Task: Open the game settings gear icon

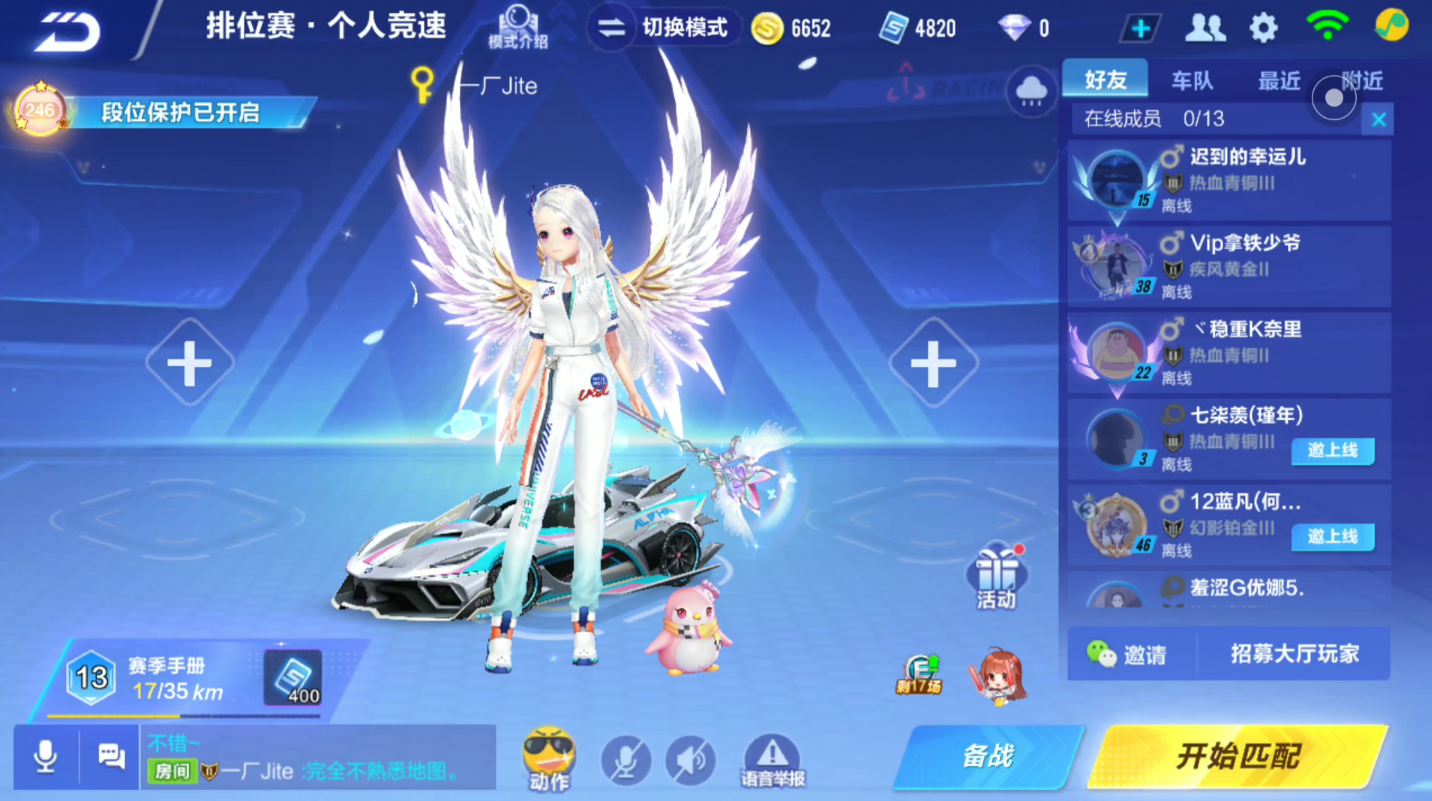Action: (1262, 27)
